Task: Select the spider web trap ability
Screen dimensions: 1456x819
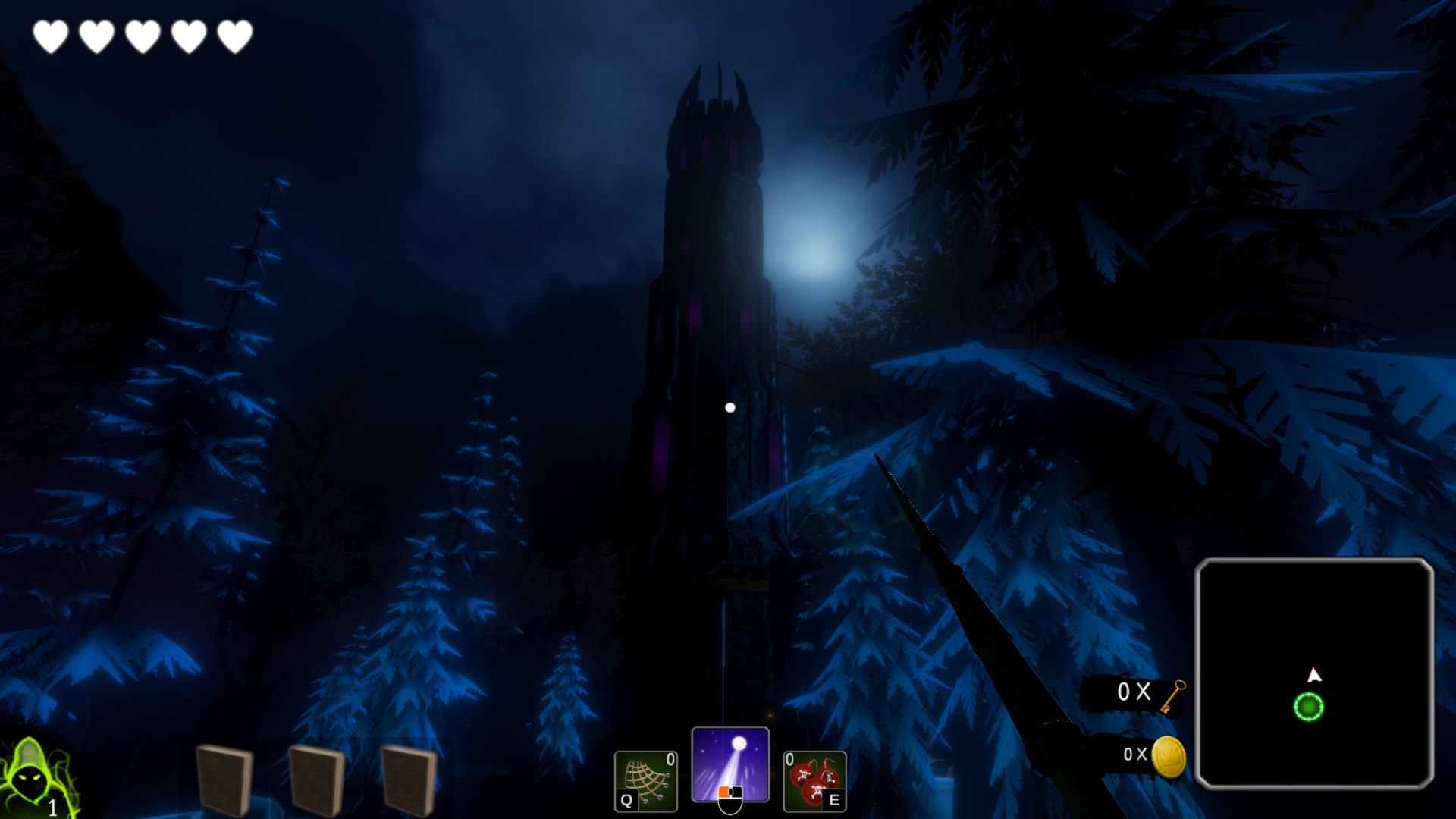Action: coord(645,780)
